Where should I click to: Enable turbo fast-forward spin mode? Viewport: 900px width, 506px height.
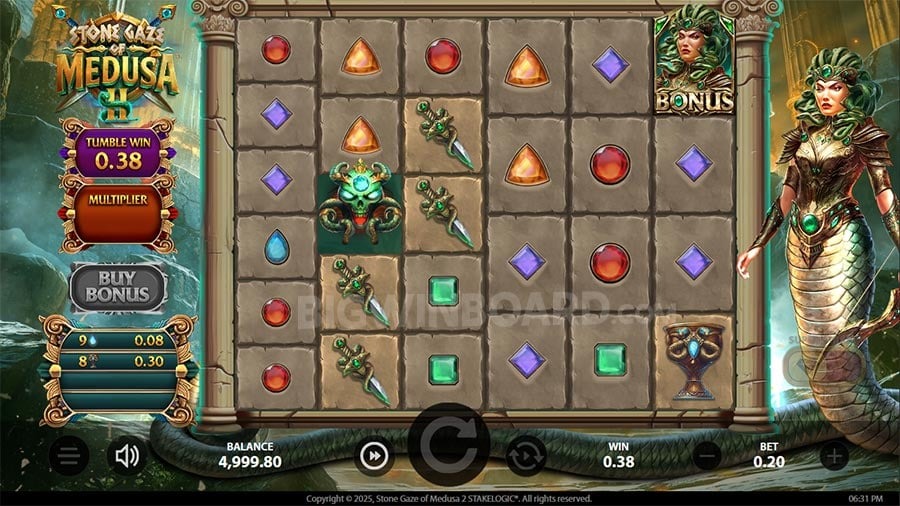point(373,457)
